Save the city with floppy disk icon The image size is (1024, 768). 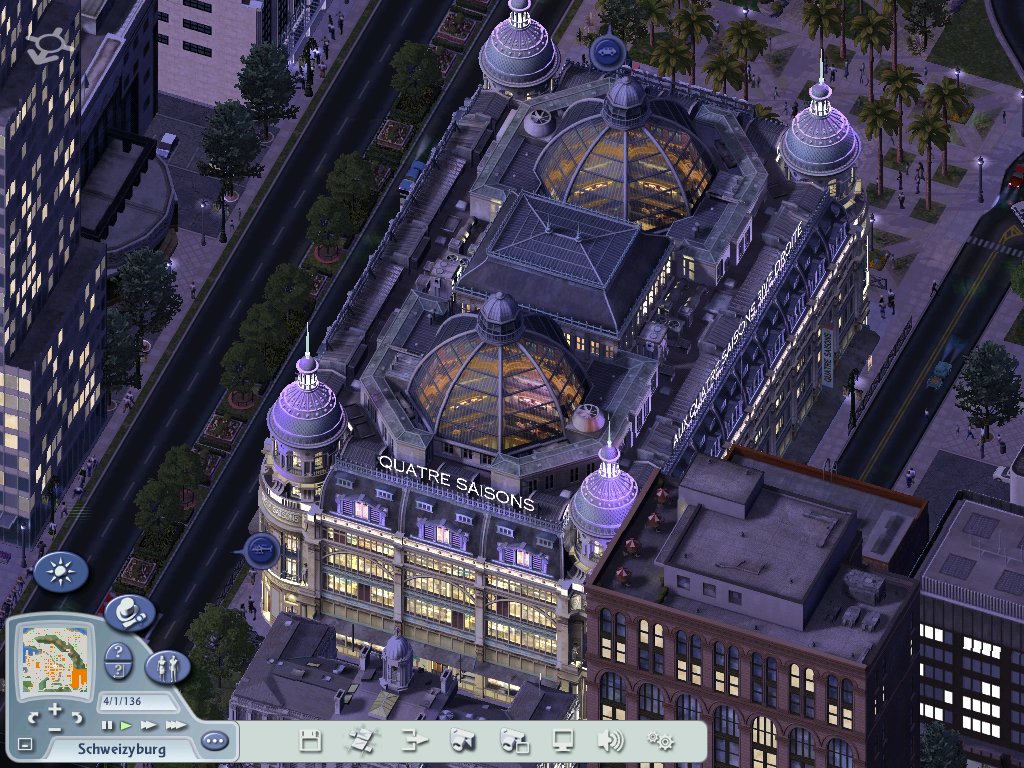tap(311, 741)
